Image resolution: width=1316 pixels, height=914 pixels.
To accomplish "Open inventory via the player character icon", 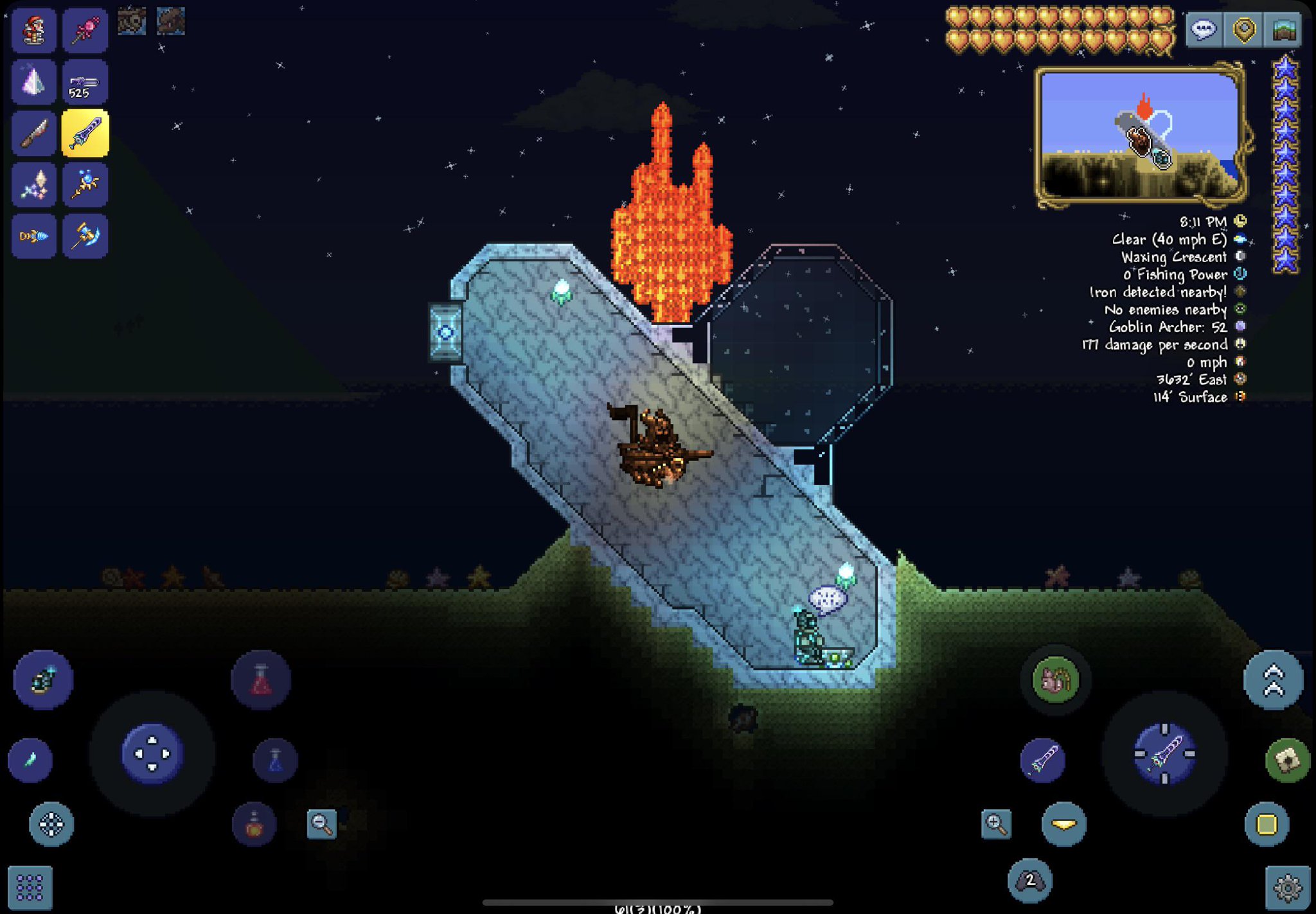I will point(33,30).
